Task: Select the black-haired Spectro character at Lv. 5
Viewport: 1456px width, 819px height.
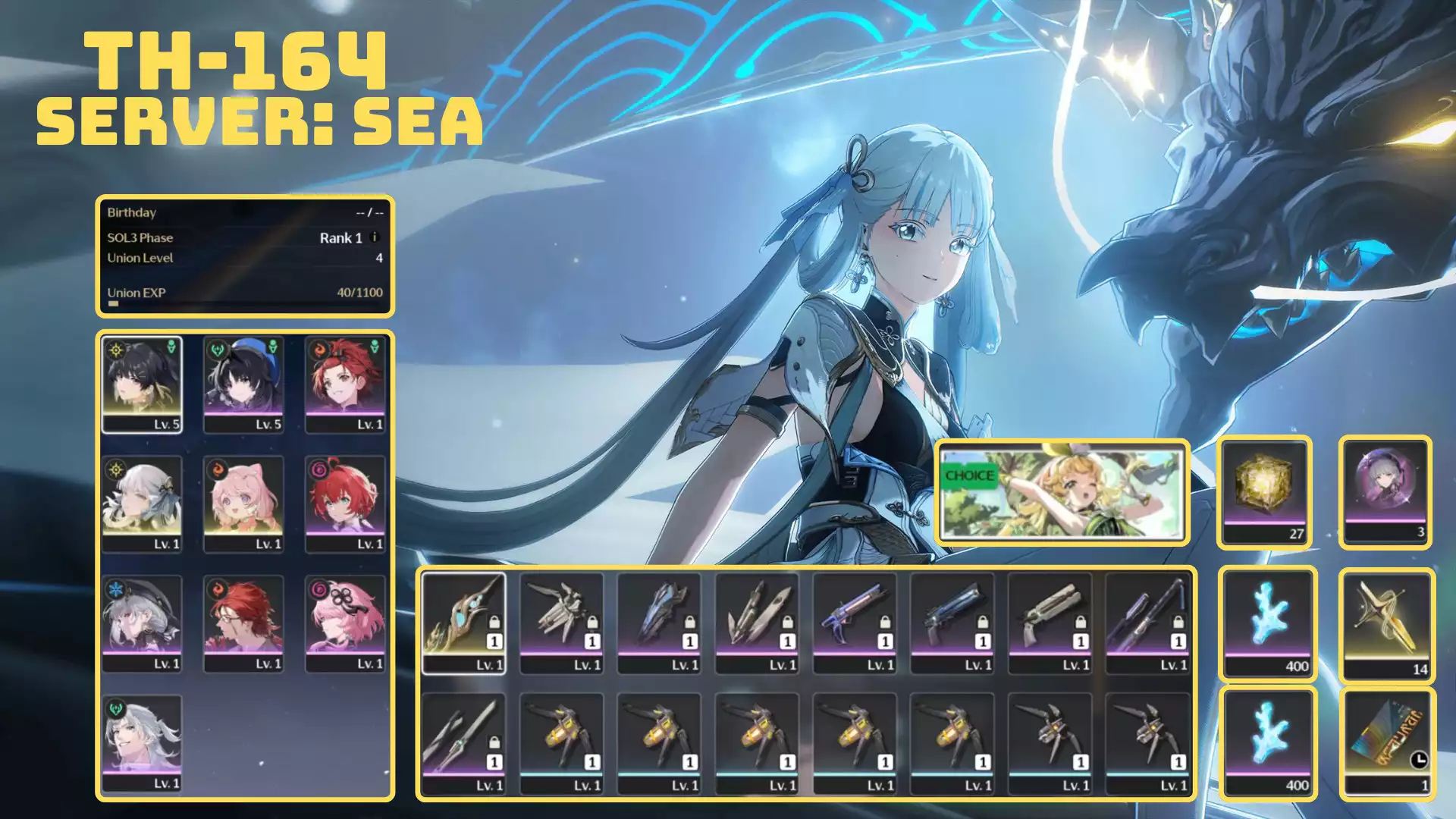Action: (142, 385)
